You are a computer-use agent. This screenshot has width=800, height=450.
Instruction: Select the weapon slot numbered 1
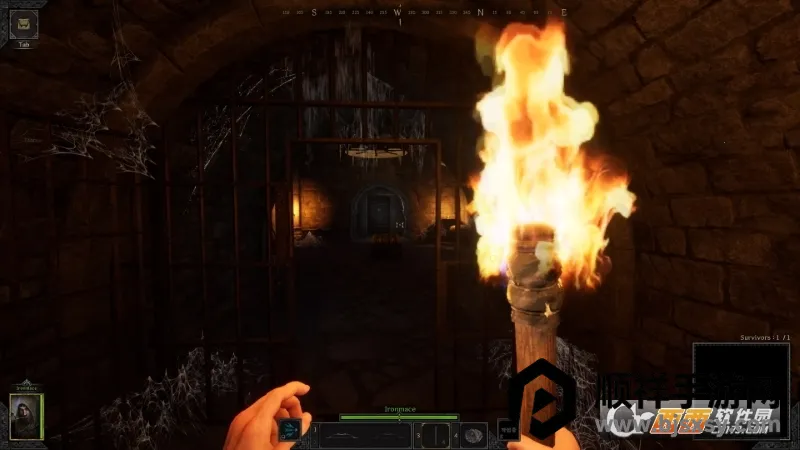click(364, 435)
